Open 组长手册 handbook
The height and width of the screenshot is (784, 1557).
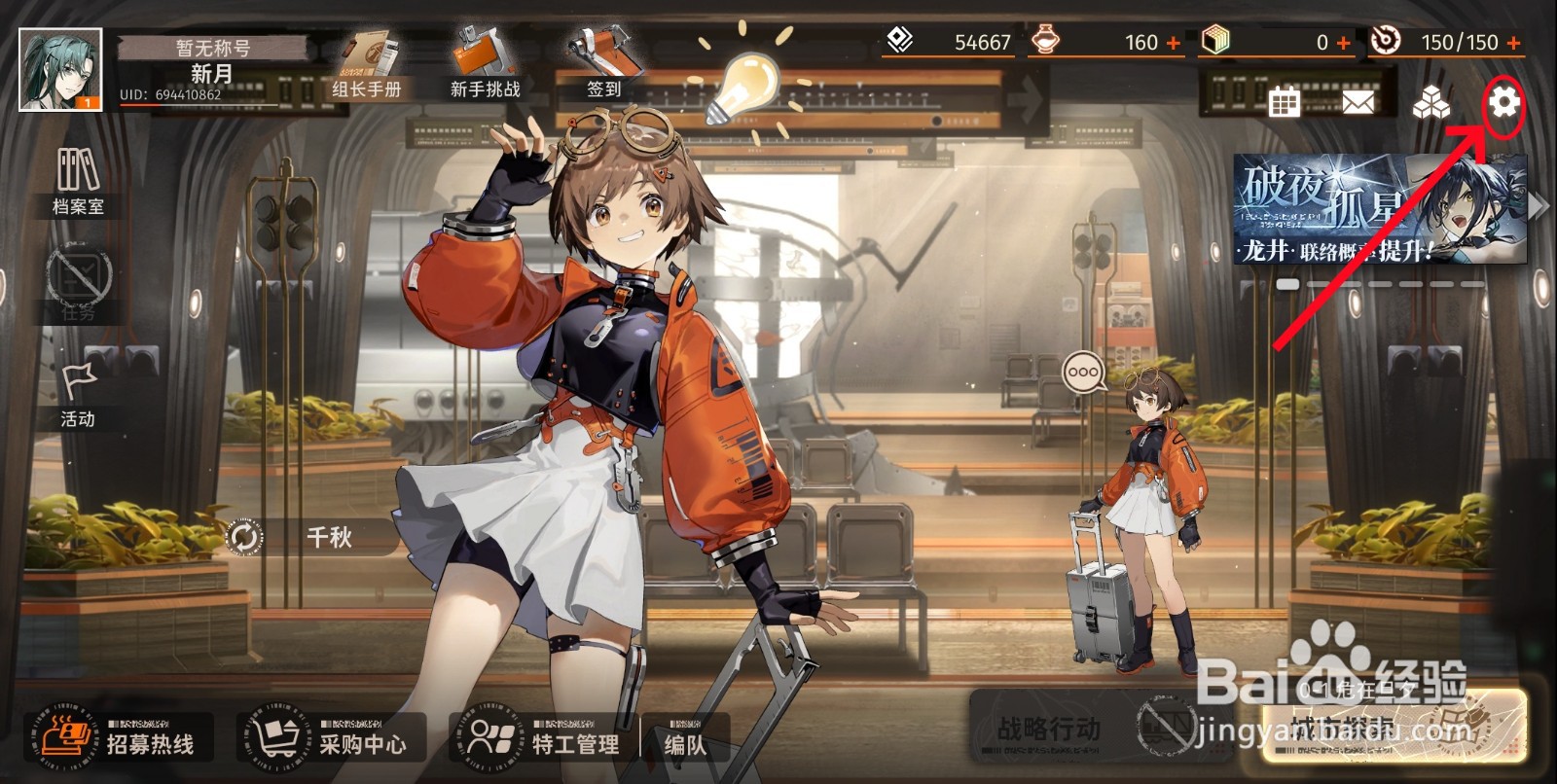click(367, 66)
